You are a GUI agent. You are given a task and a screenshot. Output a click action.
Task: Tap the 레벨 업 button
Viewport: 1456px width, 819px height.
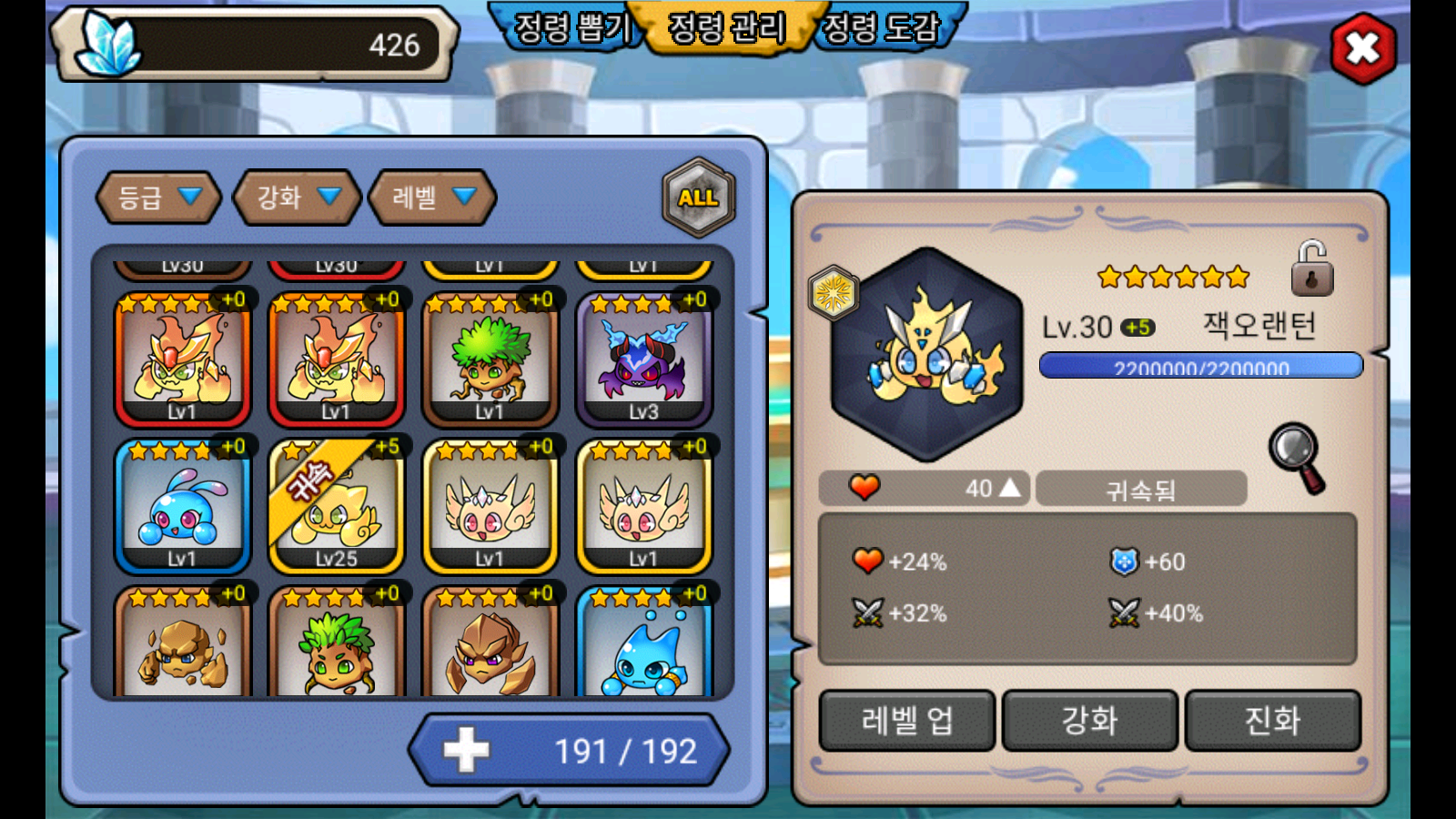coord(906,721)
